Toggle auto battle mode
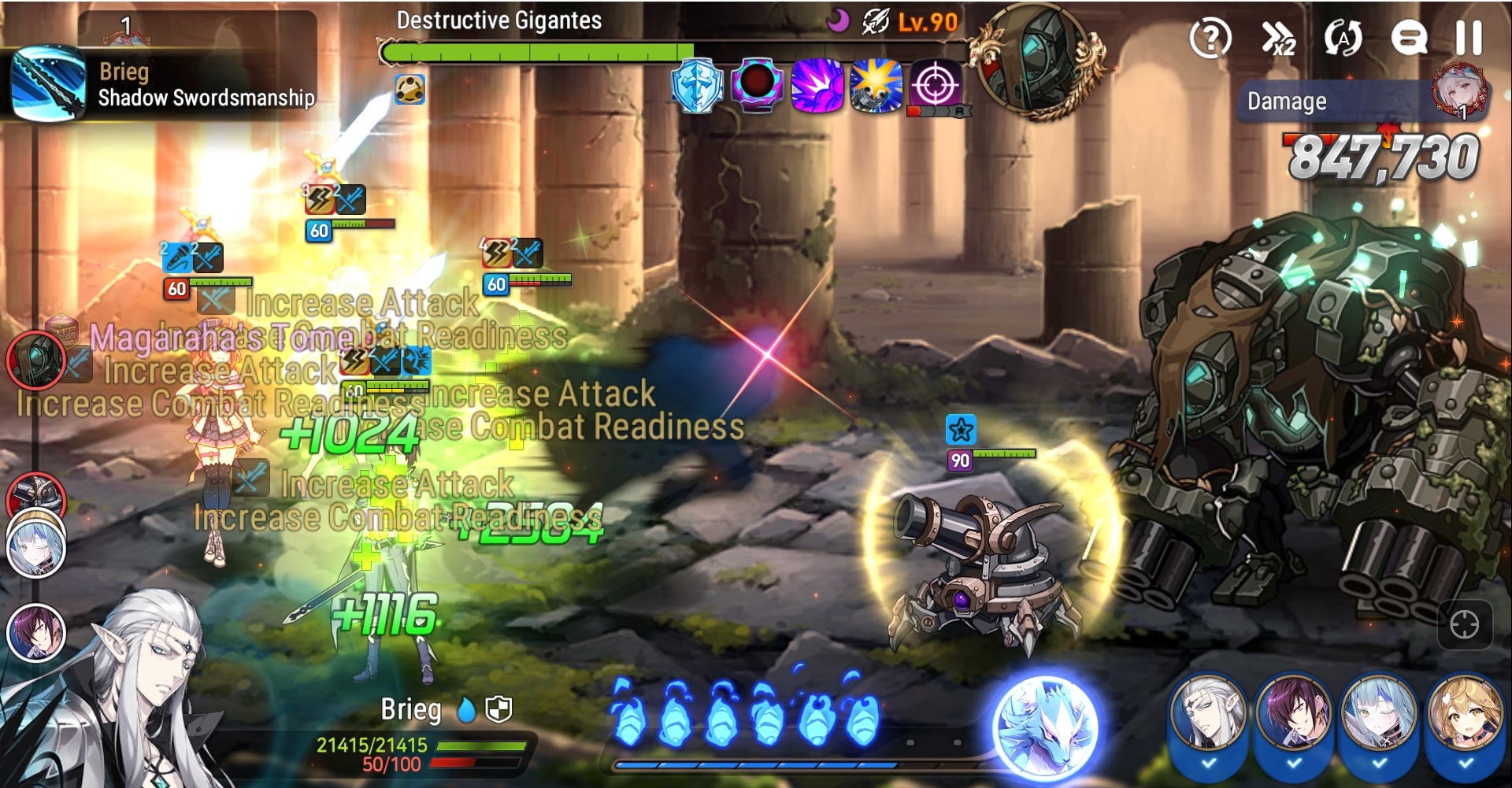1512x788 pixels. (x=1343, y=37)
